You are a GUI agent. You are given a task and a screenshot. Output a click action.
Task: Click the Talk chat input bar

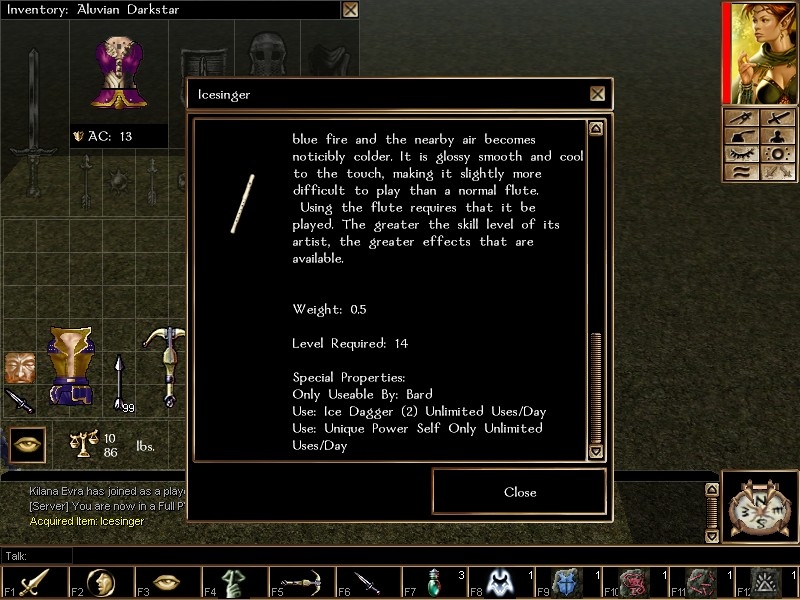(x=400, y=555)
